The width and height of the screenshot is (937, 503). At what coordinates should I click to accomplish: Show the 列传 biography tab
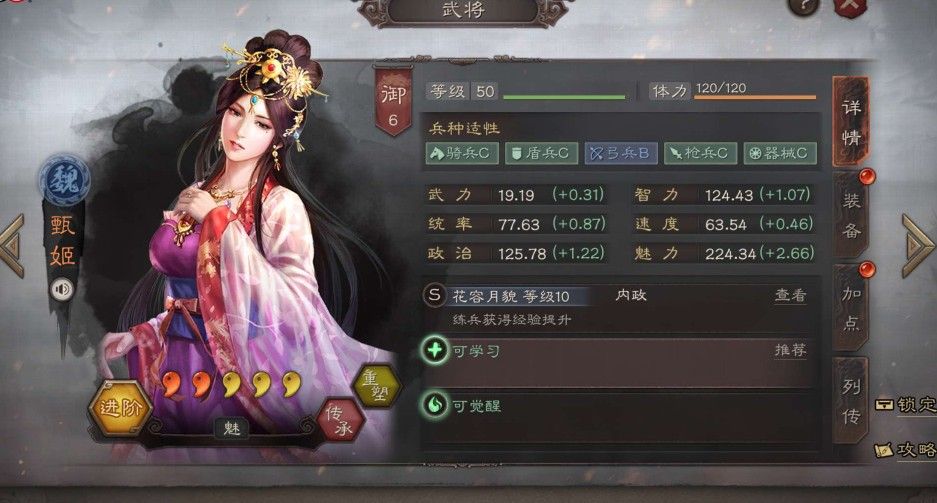pyautogui.click(x=851, y=400)
